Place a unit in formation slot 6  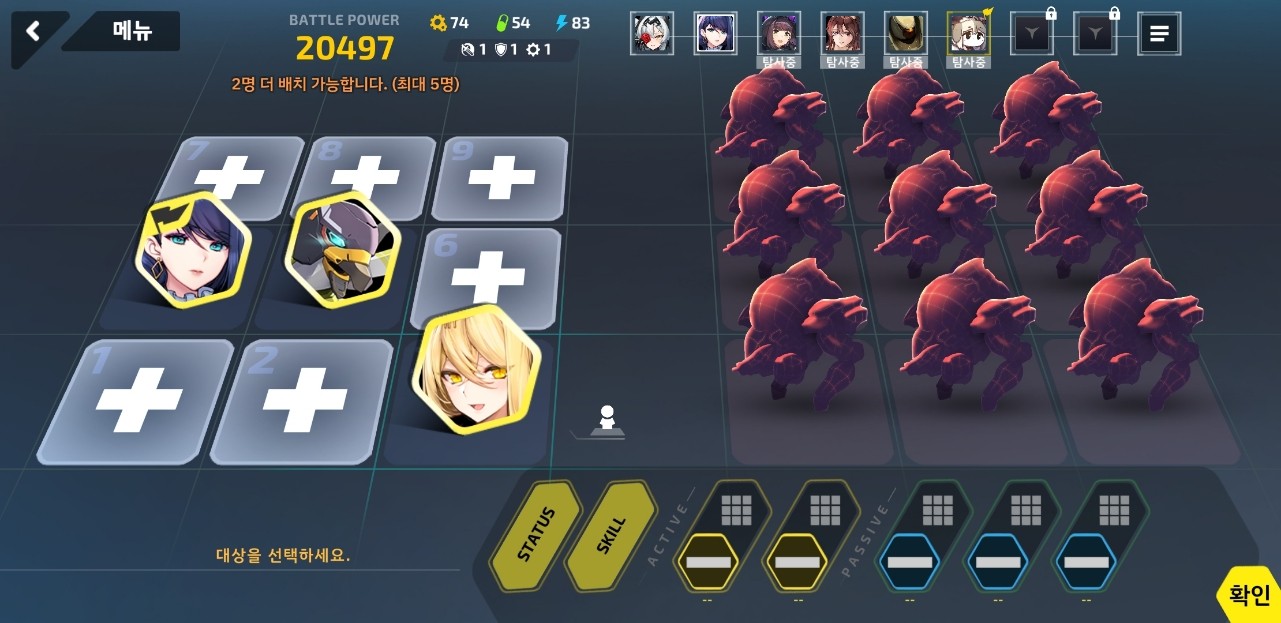tap(489, 274)
